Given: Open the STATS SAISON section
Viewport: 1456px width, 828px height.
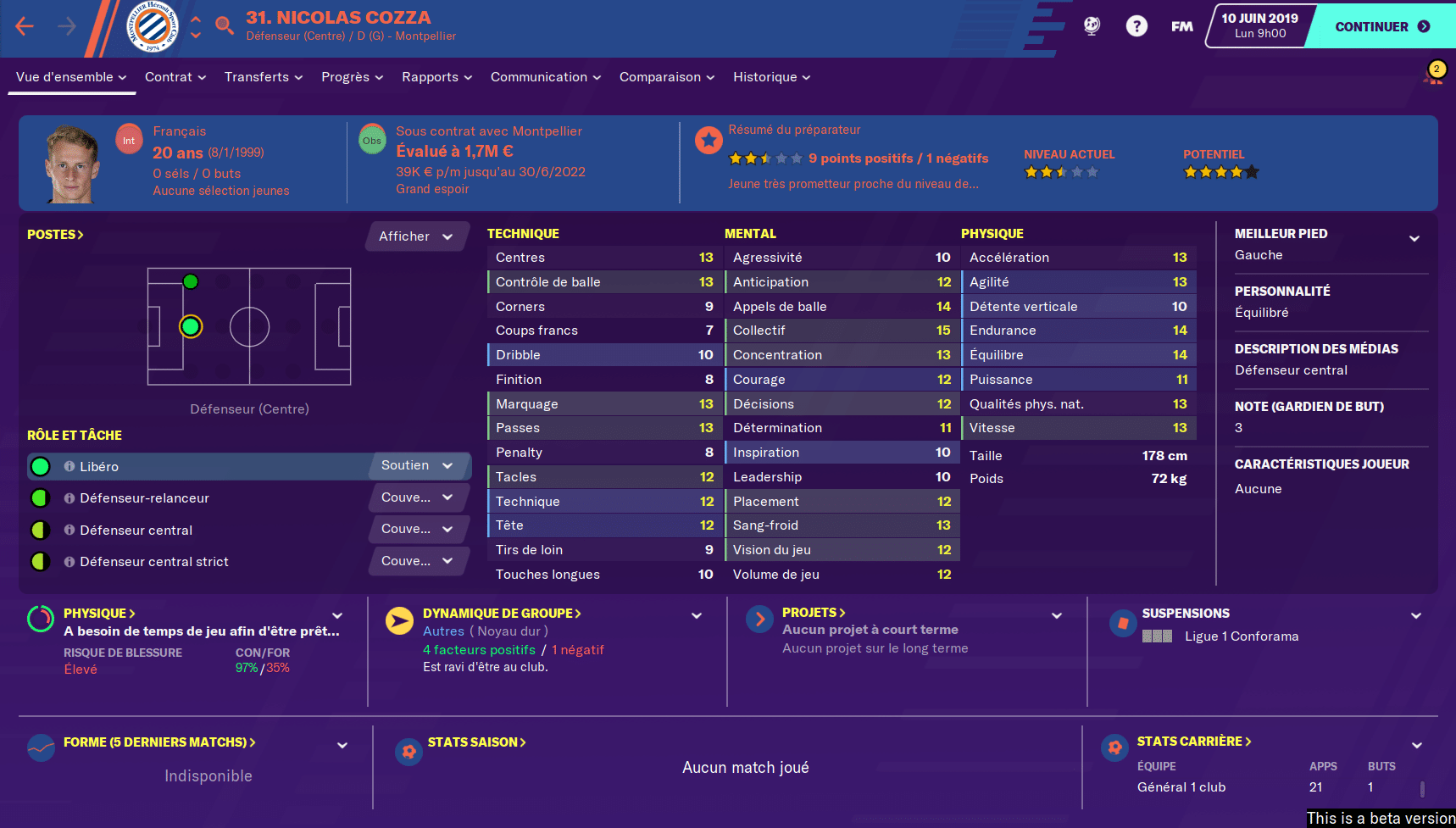Looking at the screenshot, I should 476,742.
